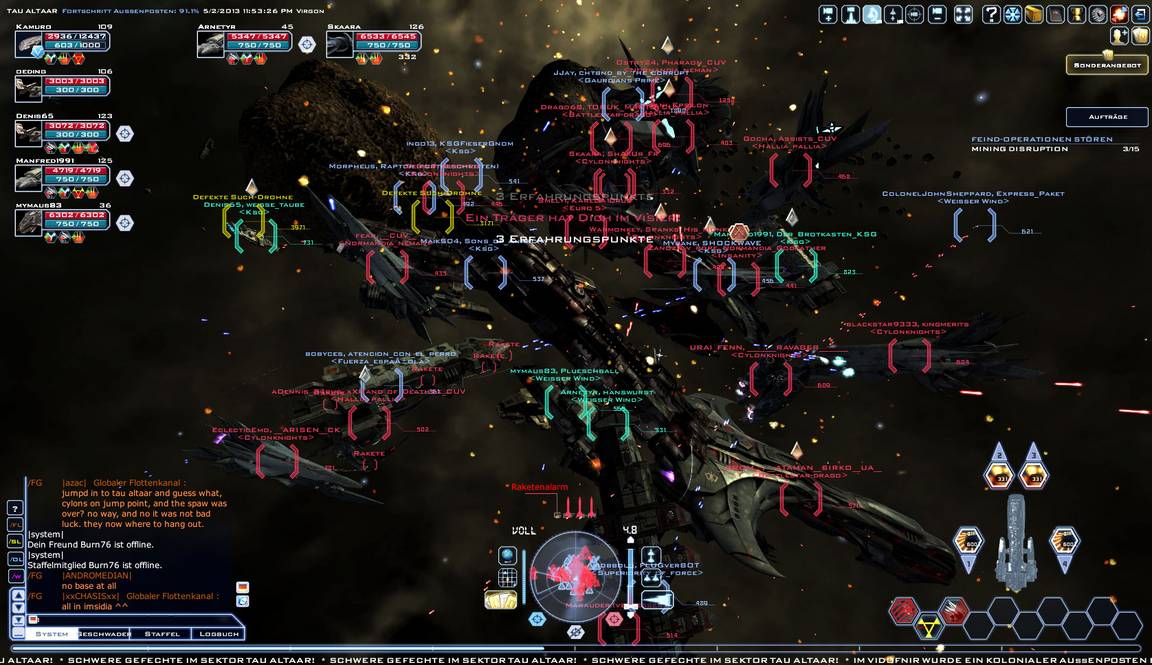Image resolution: width=1152 pixels, height=665 pixels.
Task: Click the radar minimap display
Action: pyautogui.click(x=574, y=573)
